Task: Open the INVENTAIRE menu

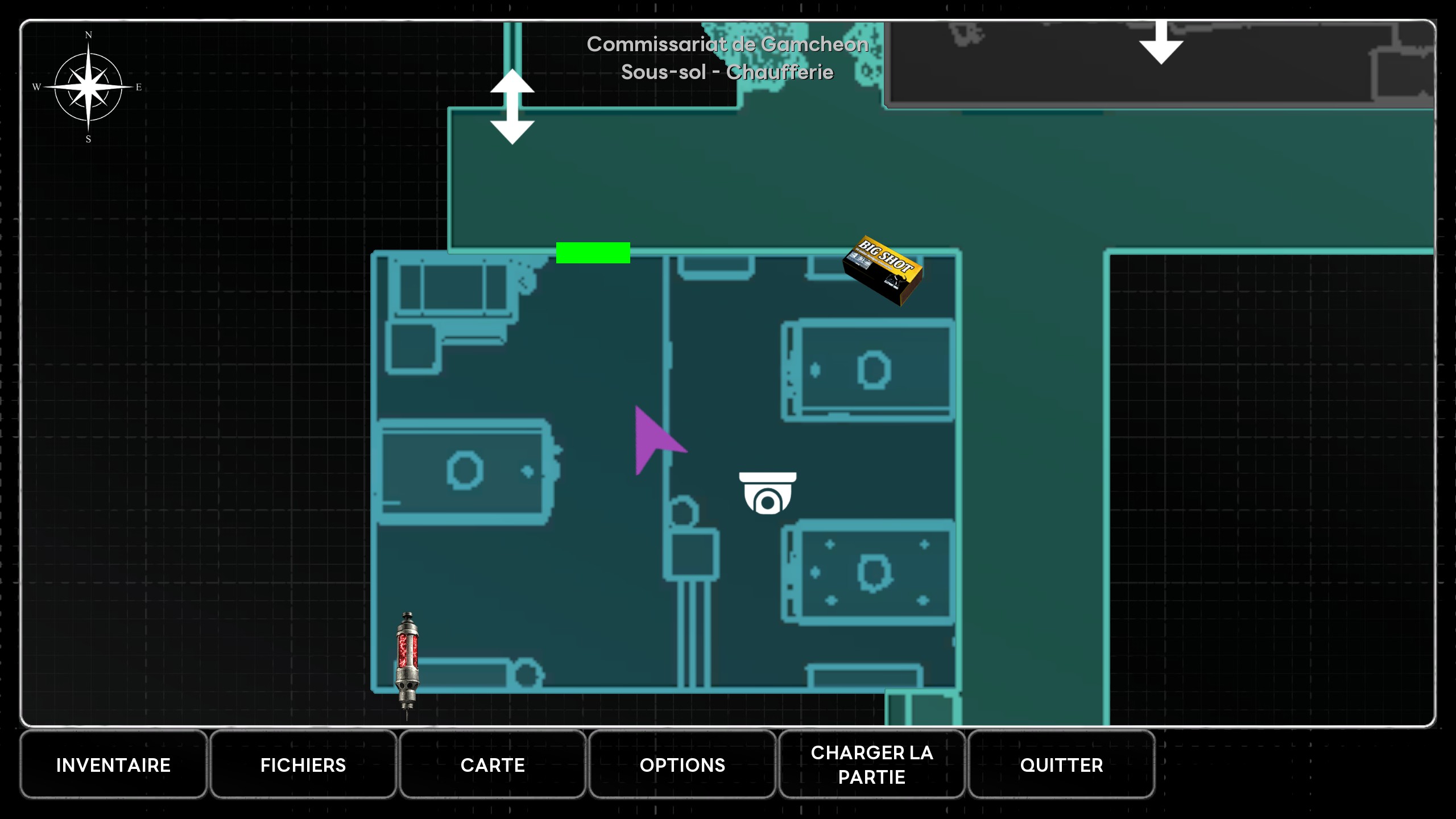Action: [x=113, y=765]
